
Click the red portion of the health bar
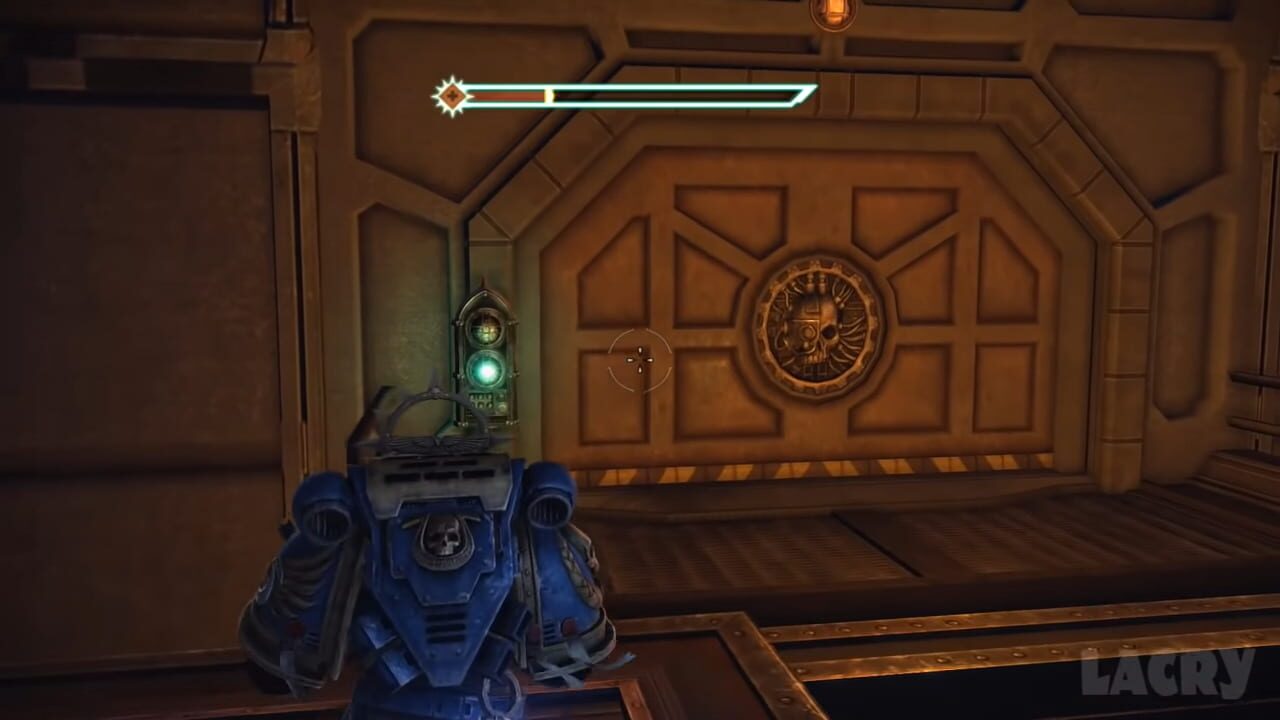(x=510, y=95)
